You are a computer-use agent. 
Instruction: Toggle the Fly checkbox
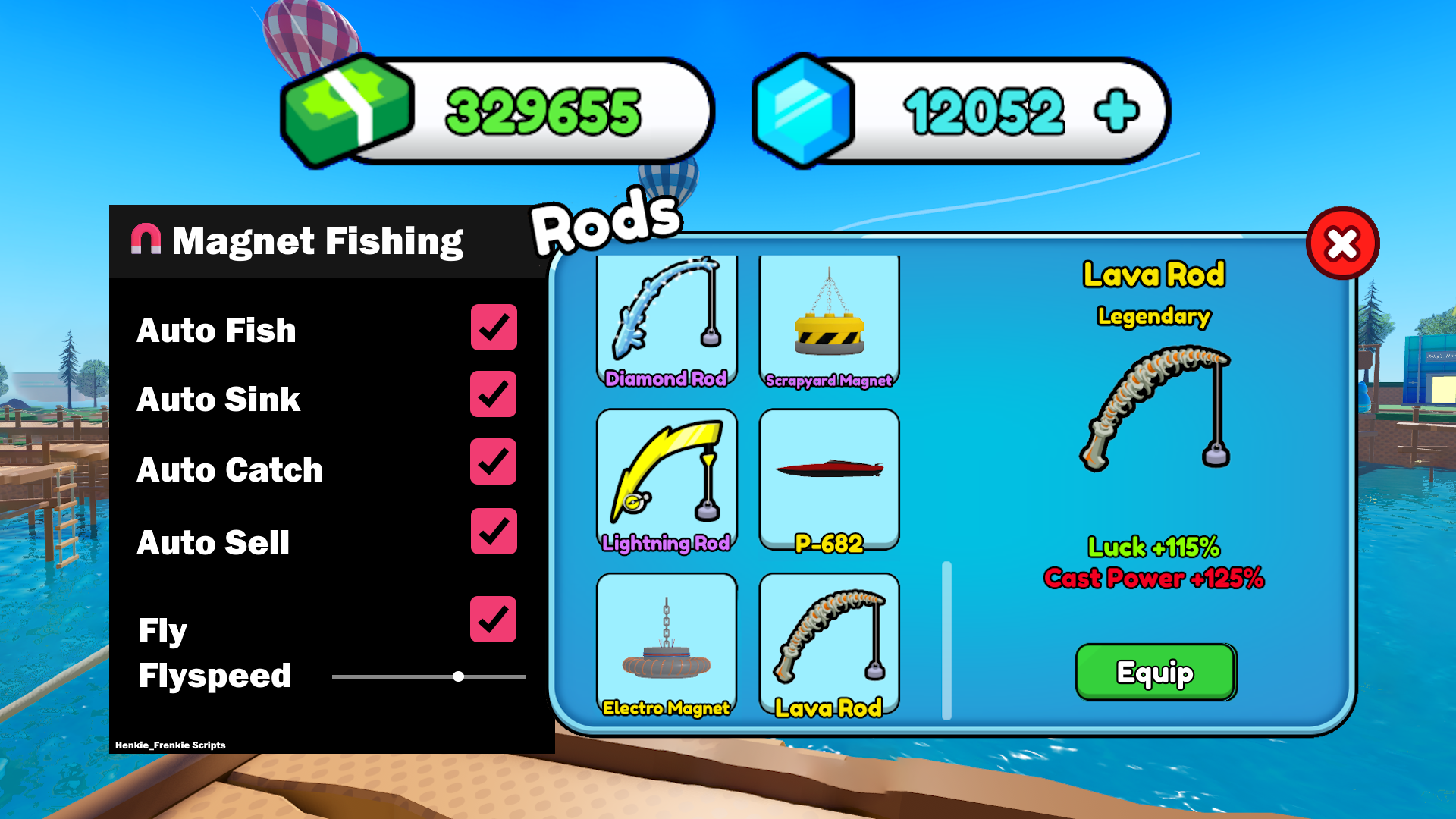[494, 619]
